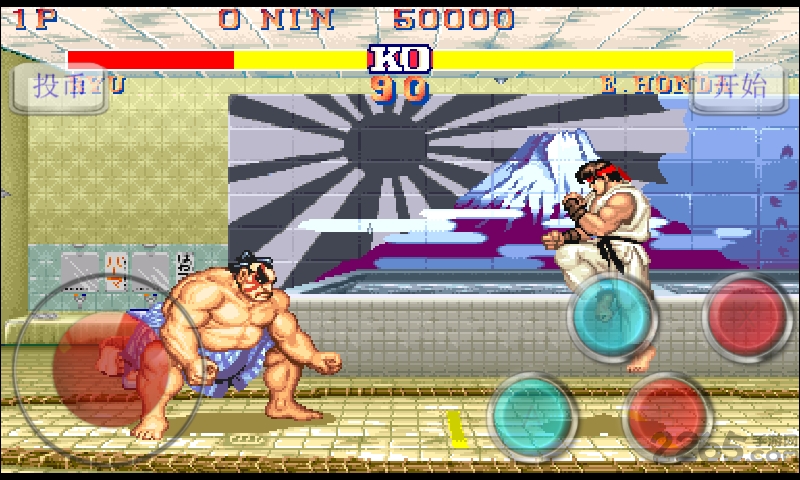Tap the cyan attack button overlapping Ryu's leg
800x480 pixels.
click(x=611, y=316)
